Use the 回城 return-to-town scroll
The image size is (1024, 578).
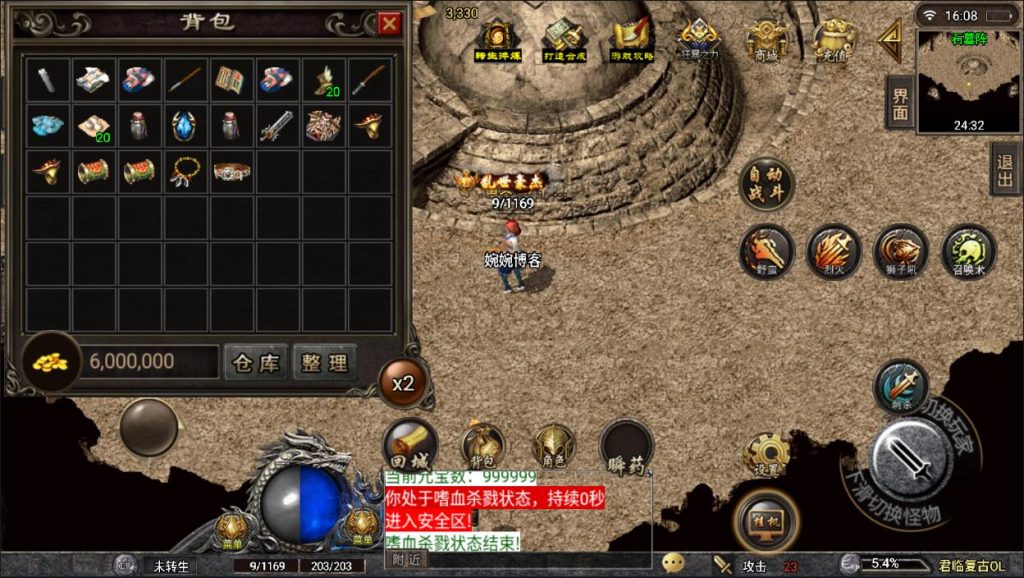(x=410, y=444)
